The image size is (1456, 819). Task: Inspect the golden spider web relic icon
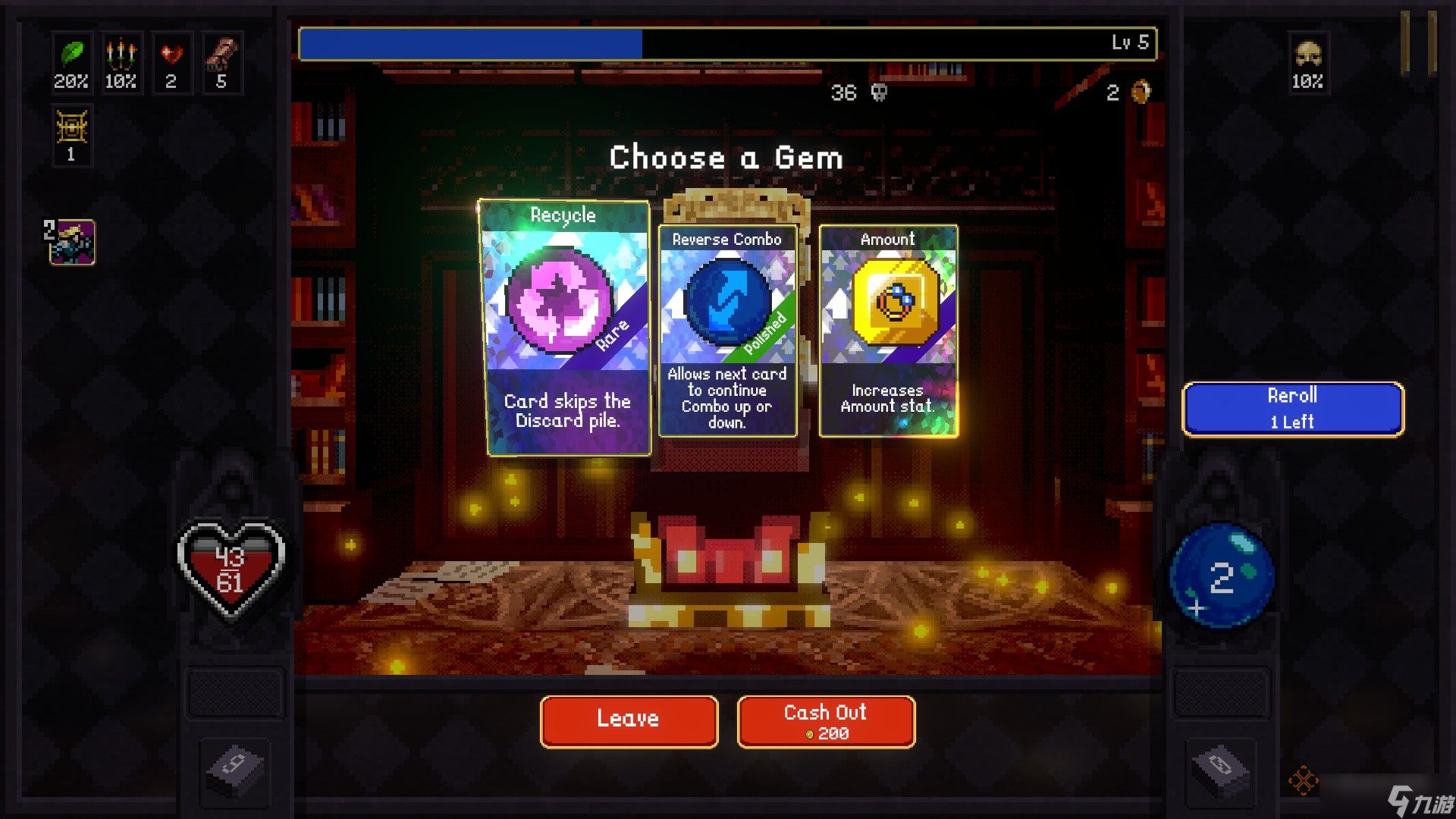click(x=72, y=128)
